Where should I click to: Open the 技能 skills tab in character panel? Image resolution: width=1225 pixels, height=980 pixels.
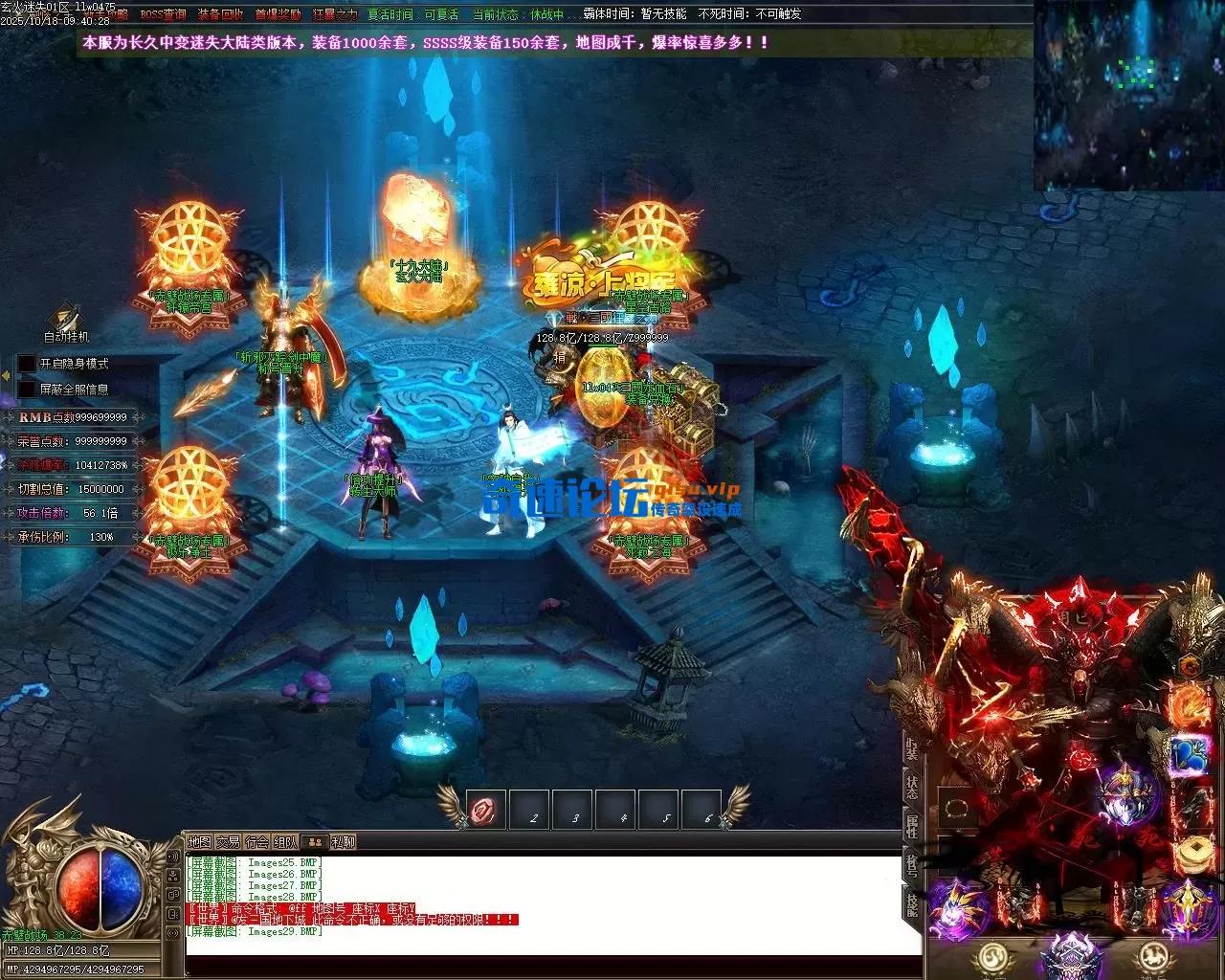pyautogui.click(x=912, y=905)
